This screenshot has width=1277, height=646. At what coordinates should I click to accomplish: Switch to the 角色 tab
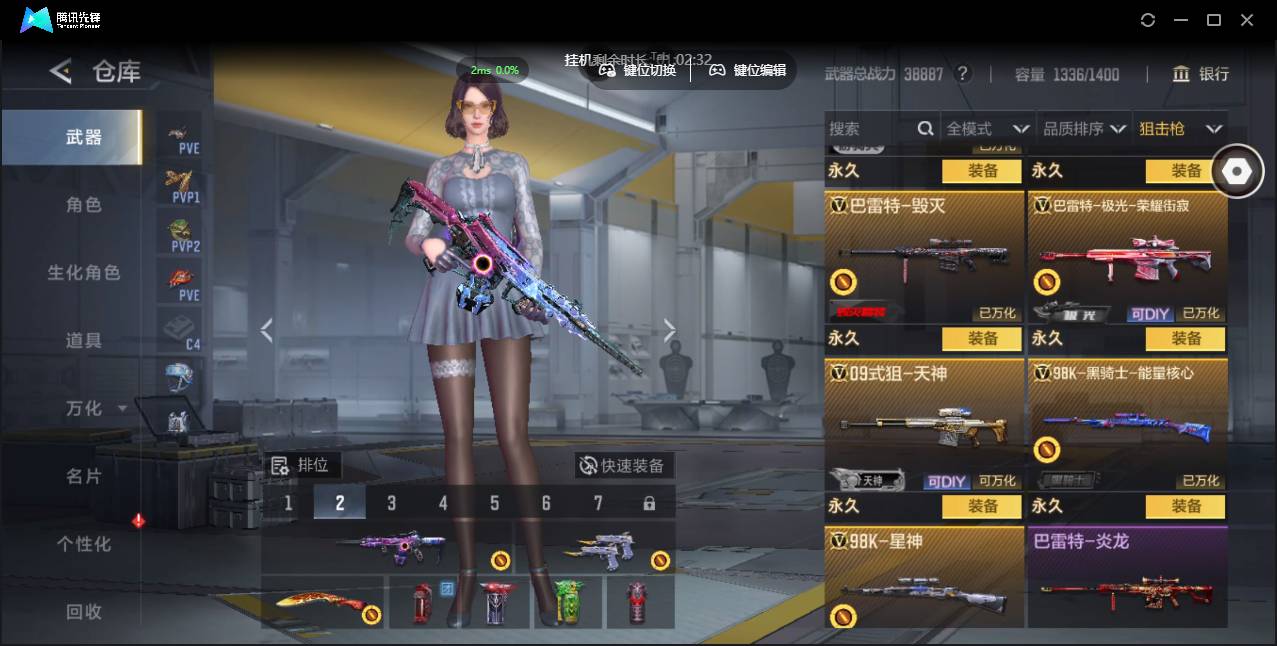pyautogui.click(x=84, y=205)
